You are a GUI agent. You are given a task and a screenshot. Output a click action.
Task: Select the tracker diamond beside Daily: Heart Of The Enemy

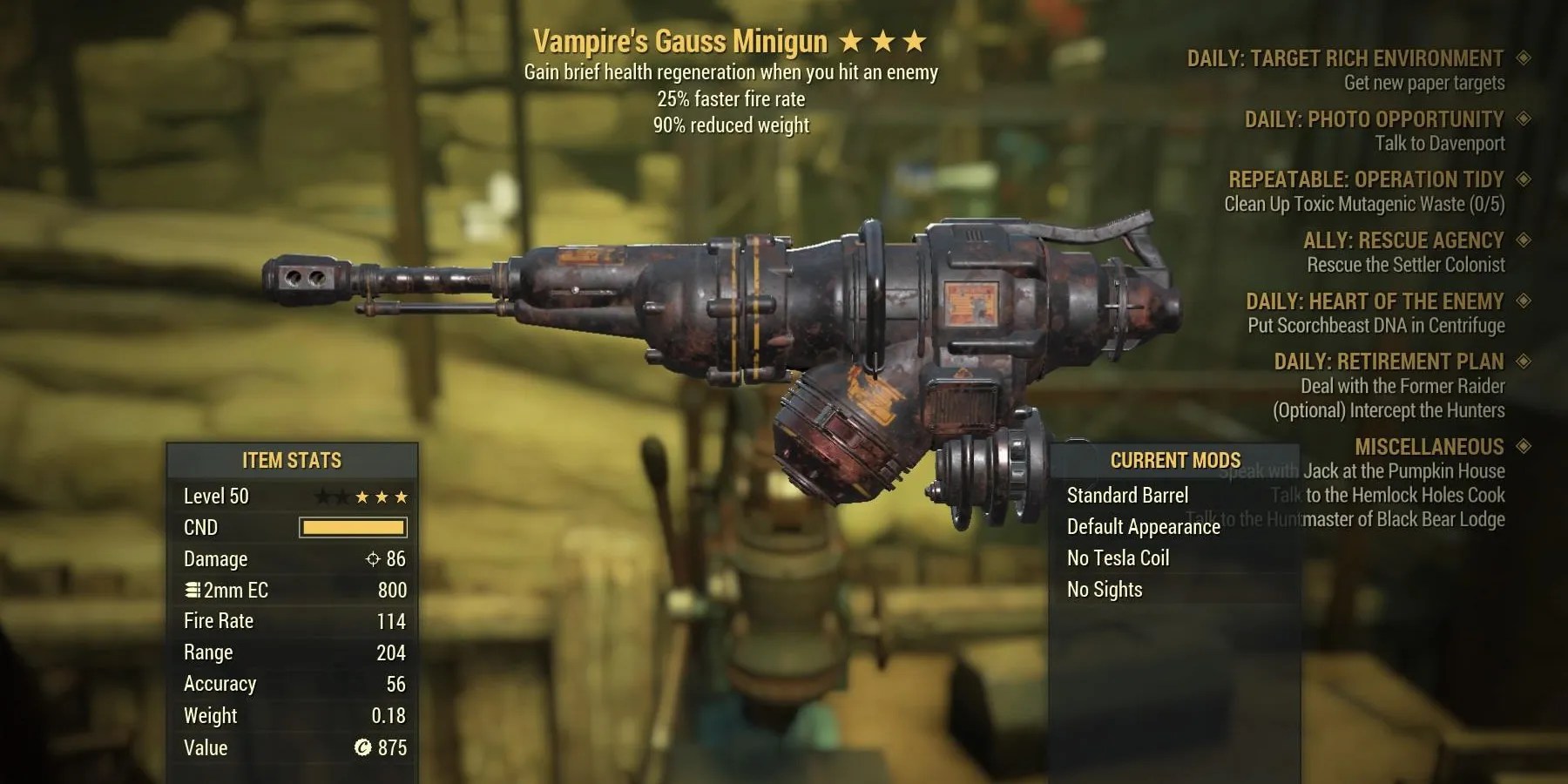[1523, 301]
